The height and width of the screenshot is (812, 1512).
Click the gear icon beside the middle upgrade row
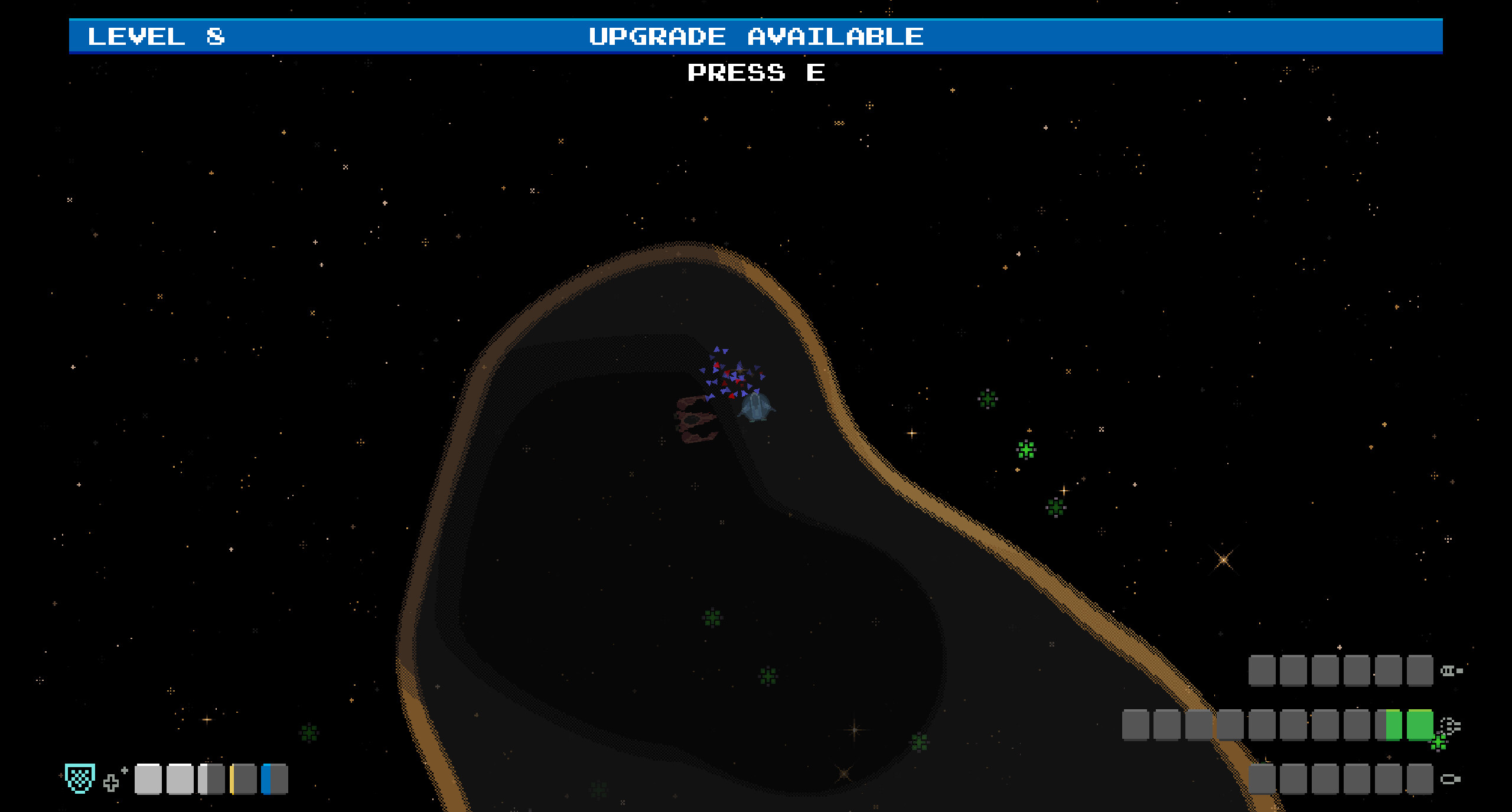(1452, 726)
